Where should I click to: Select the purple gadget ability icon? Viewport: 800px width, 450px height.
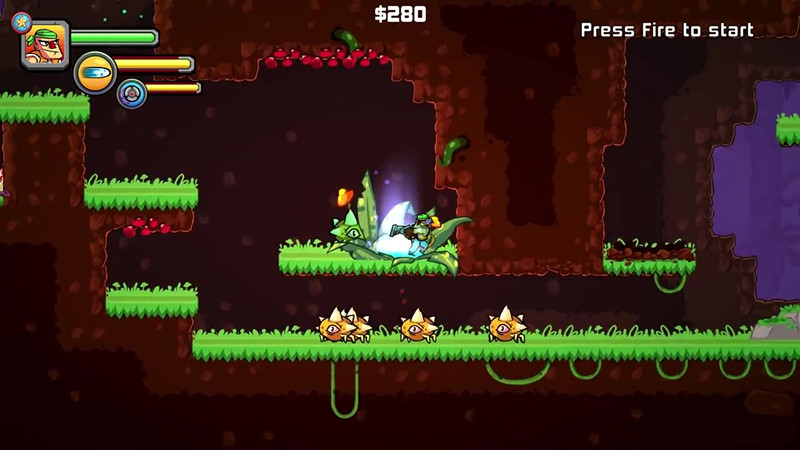pos(131,93)
